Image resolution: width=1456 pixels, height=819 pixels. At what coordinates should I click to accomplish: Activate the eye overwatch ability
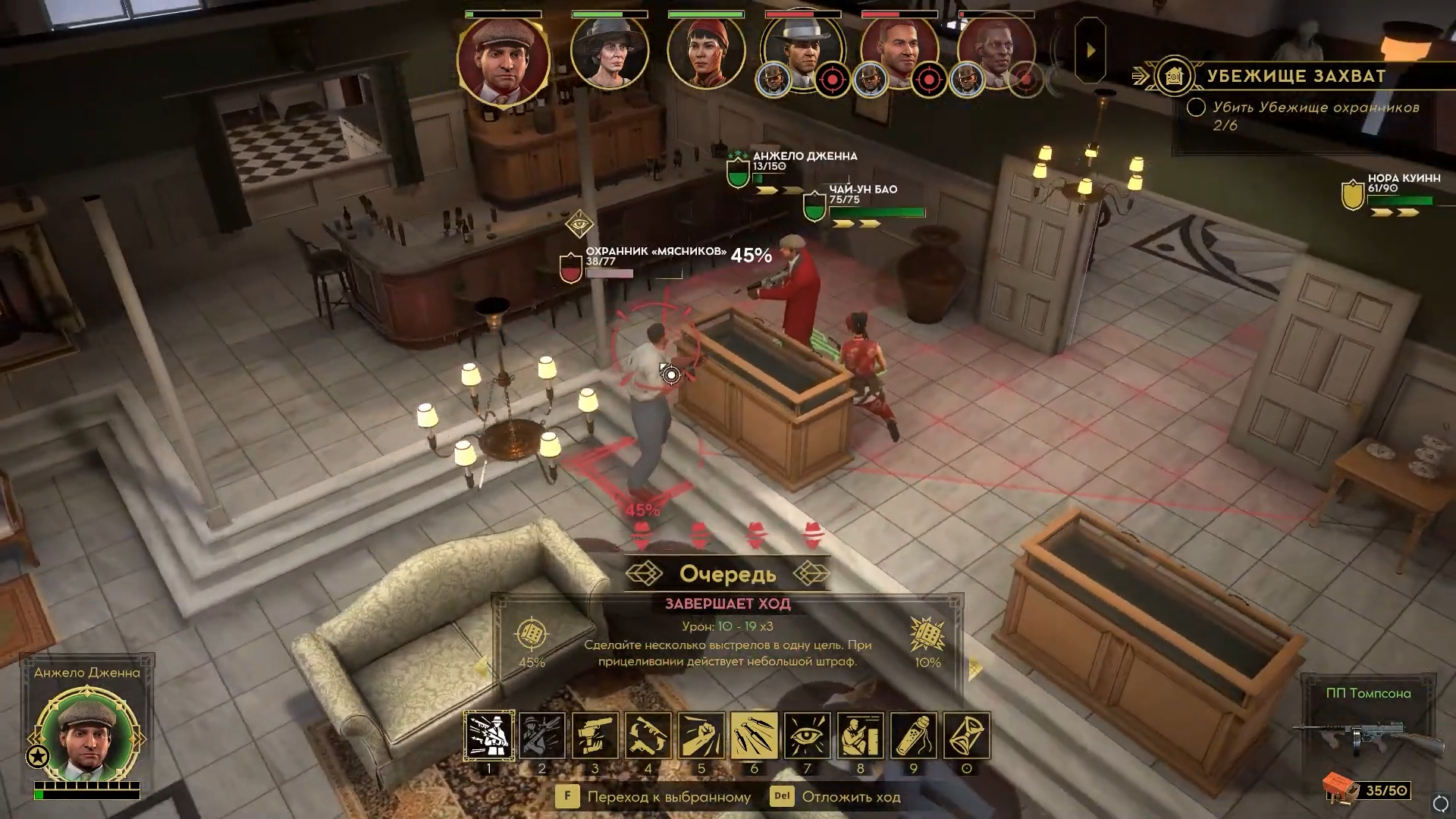(808, 735)
